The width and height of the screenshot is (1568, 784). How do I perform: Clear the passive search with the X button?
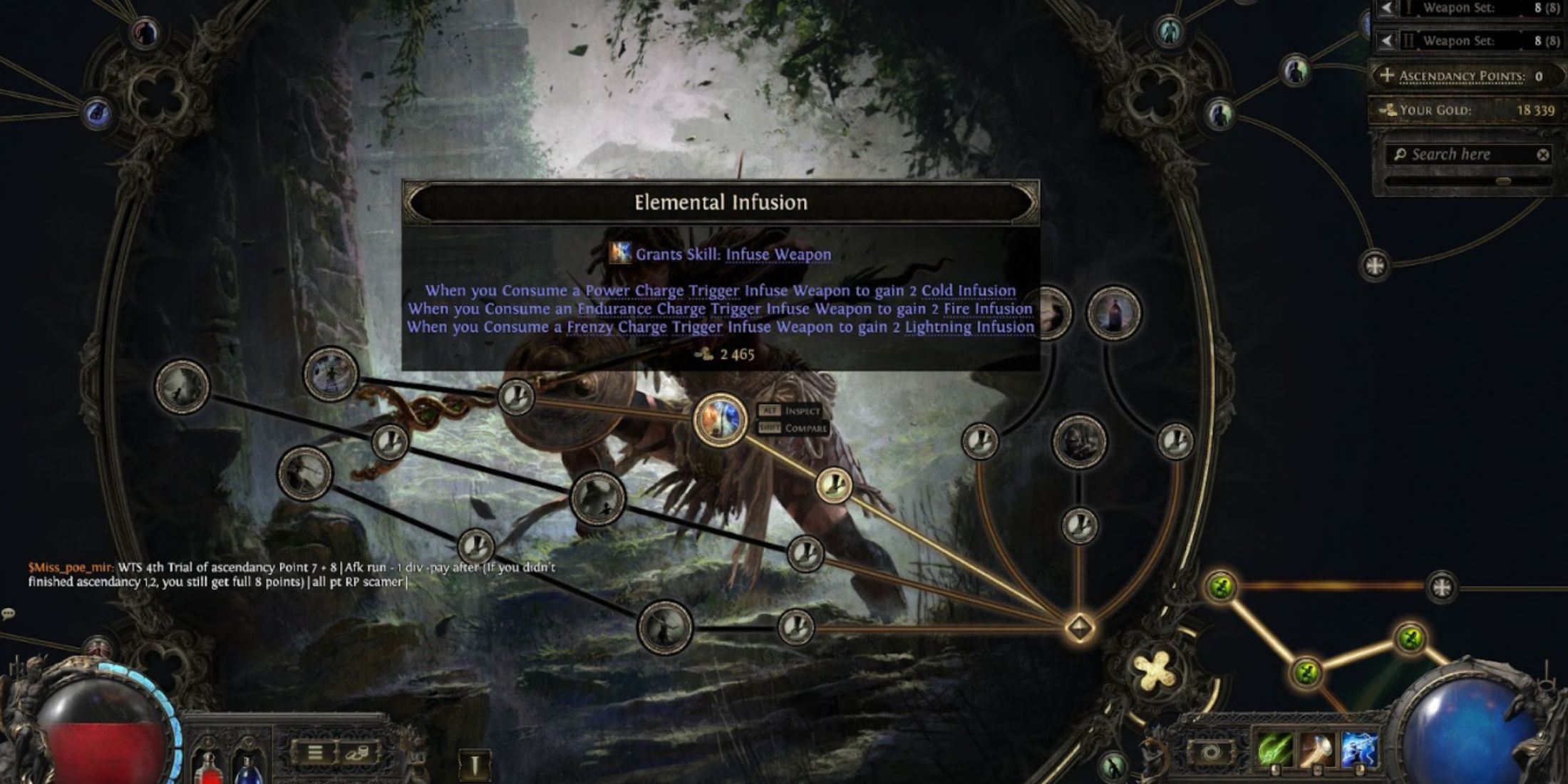[x=1543, y=155]
